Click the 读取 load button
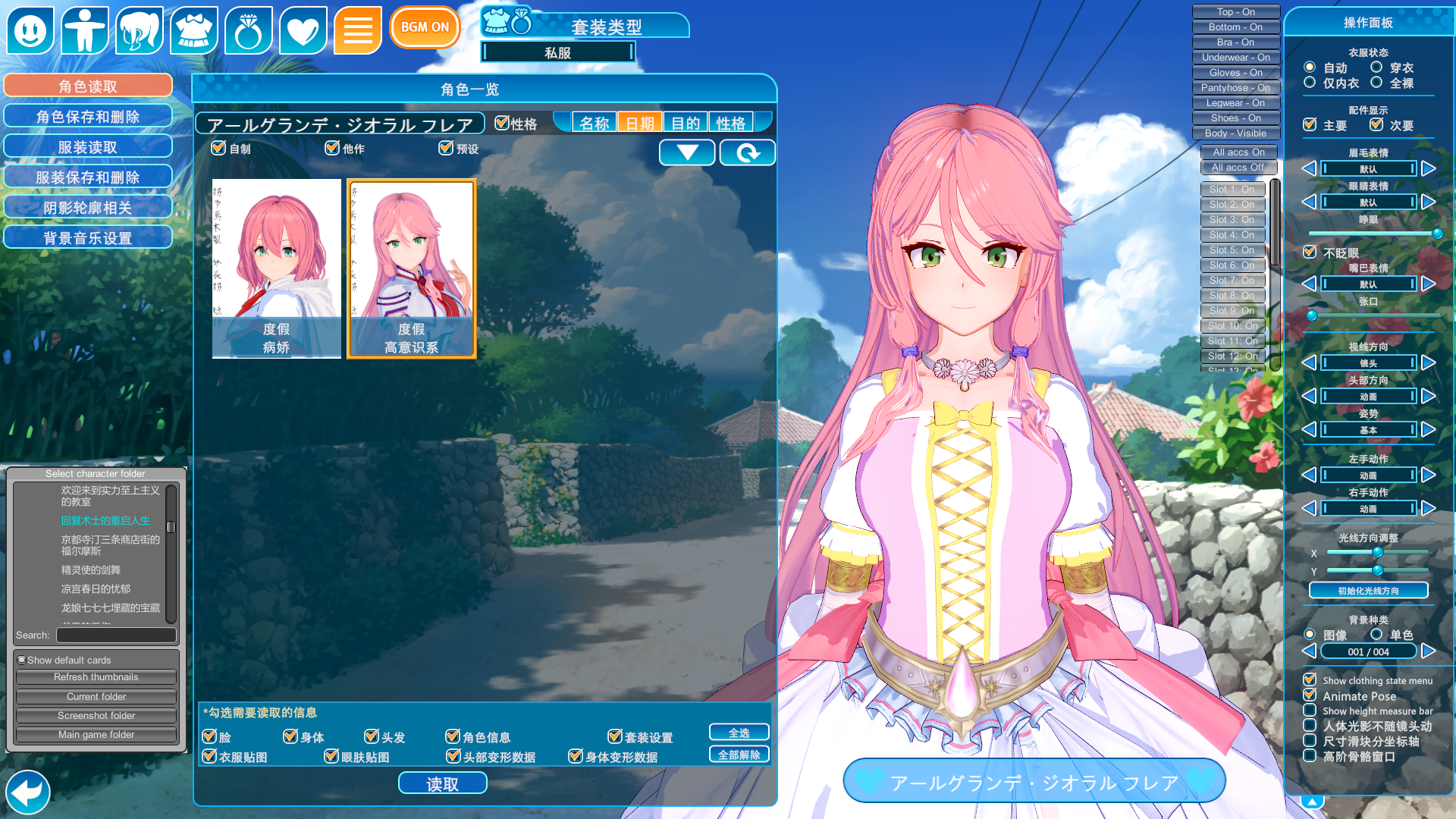 tap(442, 783)
